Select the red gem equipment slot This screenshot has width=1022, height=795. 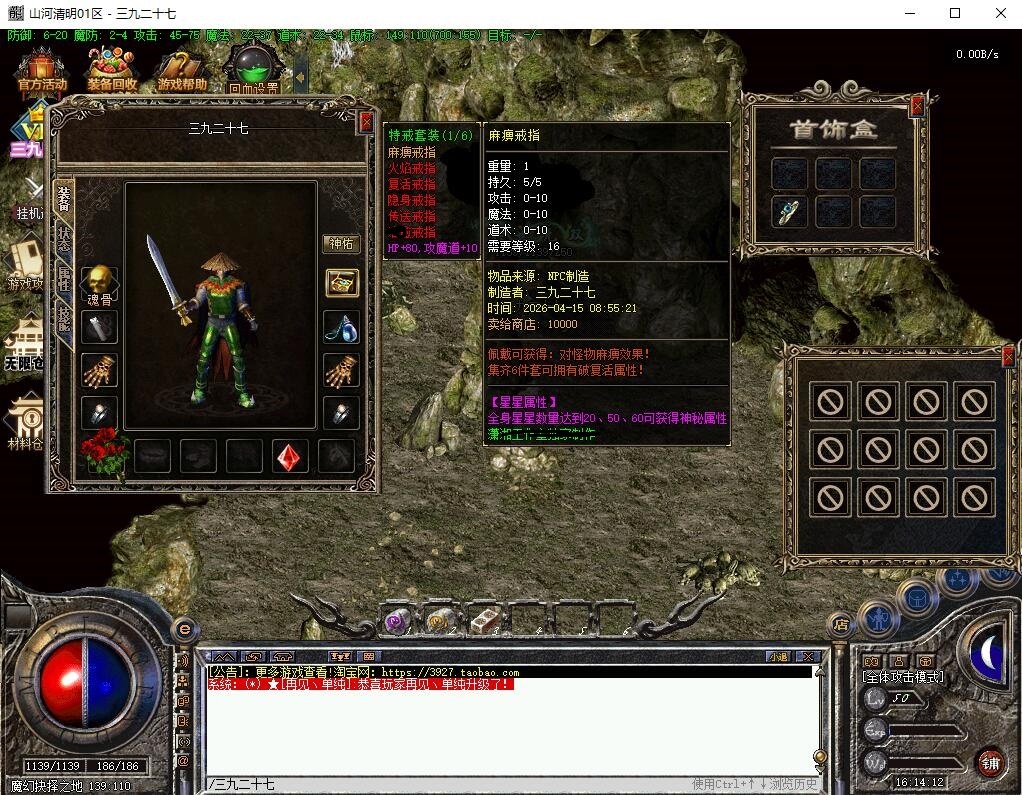pyautogui.click(x=291, y=456)
